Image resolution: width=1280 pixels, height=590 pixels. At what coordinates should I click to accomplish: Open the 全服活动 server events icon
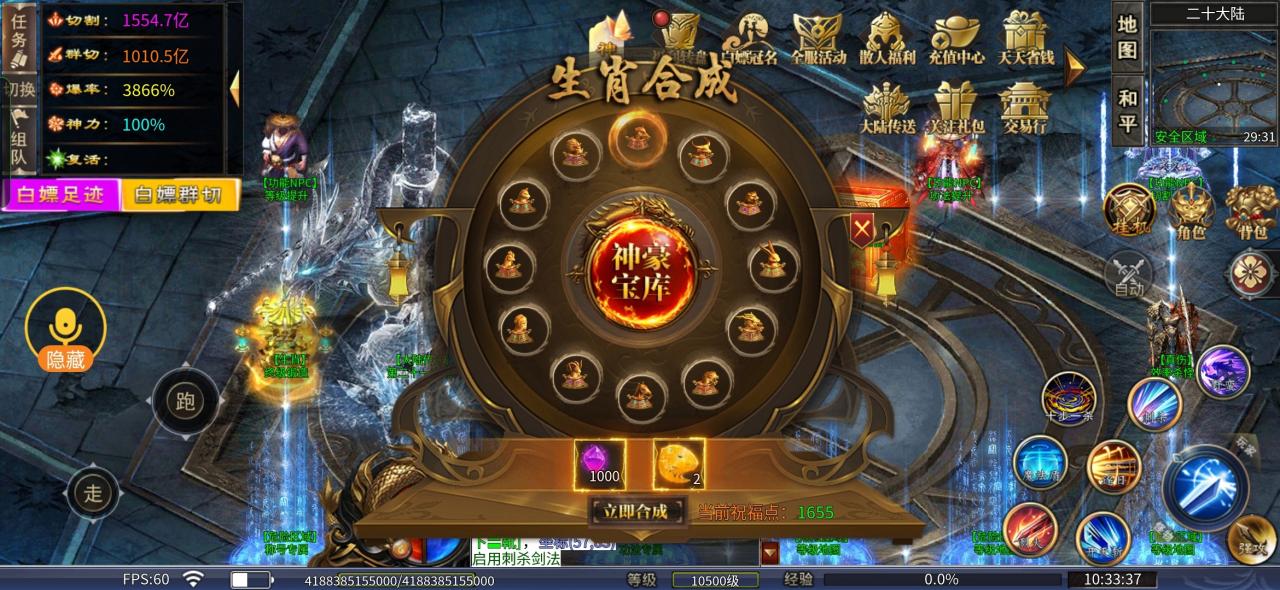(x=818, y=40)
